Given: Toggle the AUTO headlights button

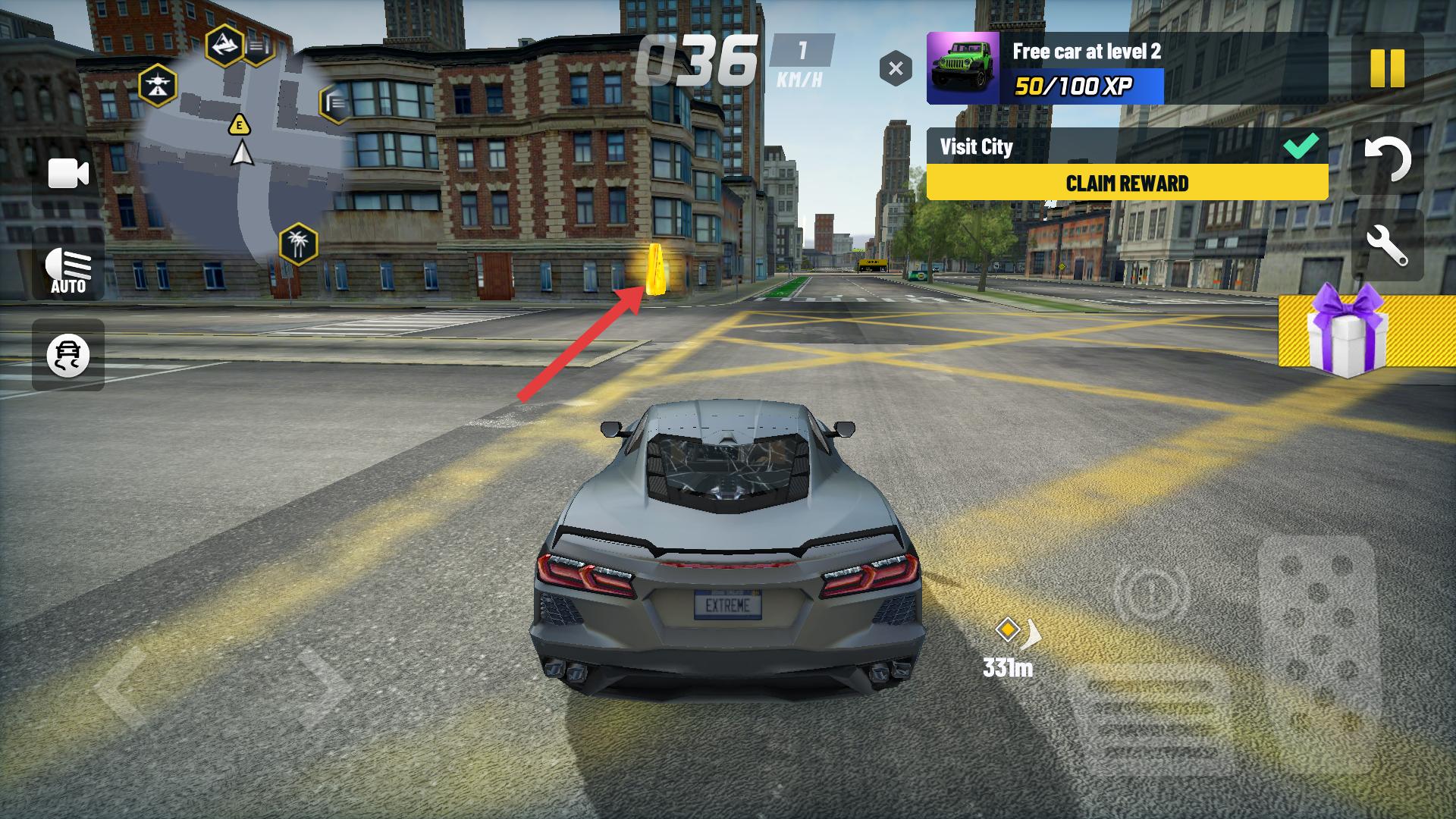Looking at the screenshot, I should pyautogui.click(x=68, y=270).
